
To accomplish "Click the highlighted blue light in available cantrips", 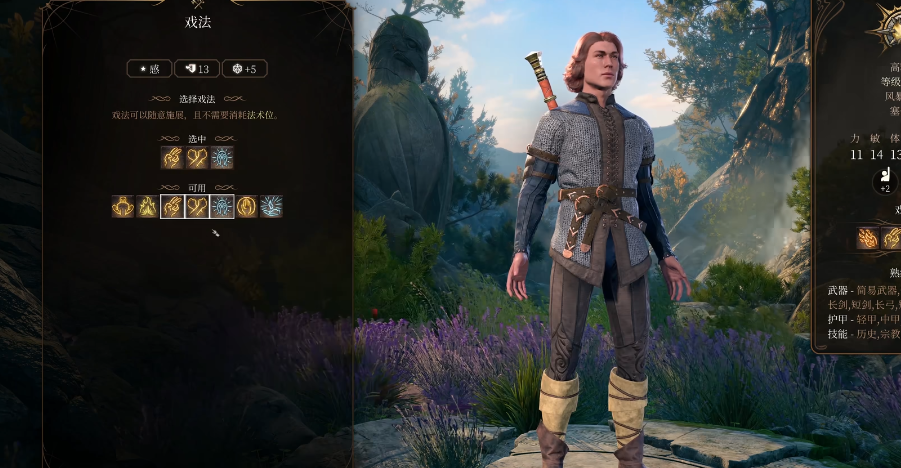I will point(222,207).
